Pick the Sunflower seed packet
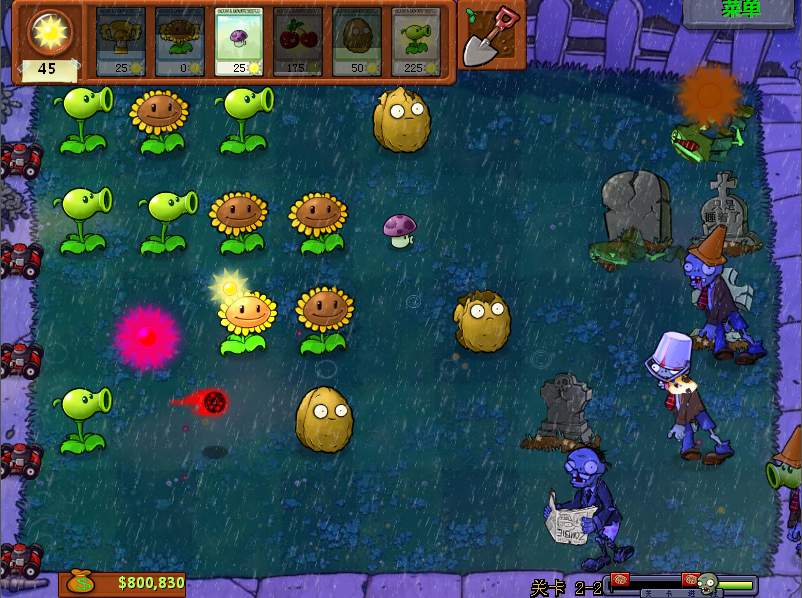The image size is (802, 598). 180,42
